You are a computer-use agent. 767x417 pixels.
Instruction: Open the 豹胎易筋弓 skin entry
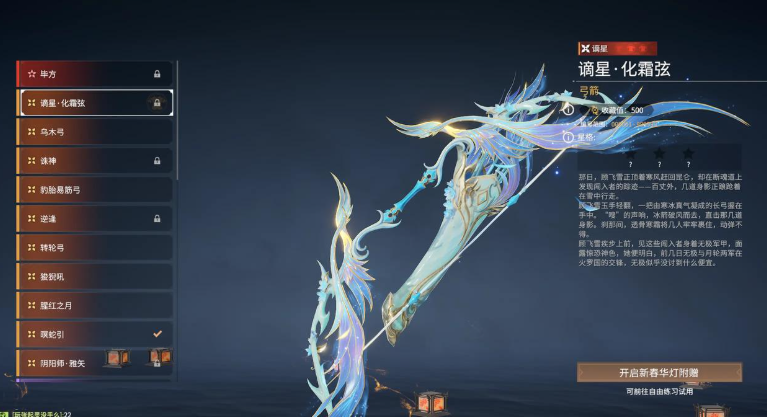pyautogui.click(x=94, y=189)
